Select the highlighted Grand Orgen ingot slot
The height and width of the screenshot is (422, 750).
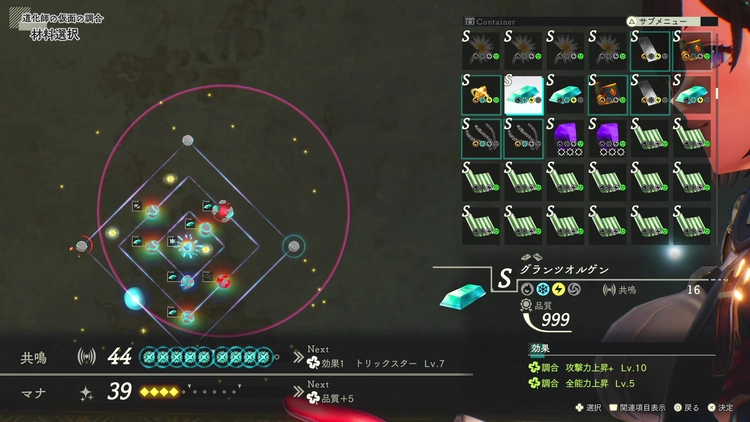tap(523, 94)
